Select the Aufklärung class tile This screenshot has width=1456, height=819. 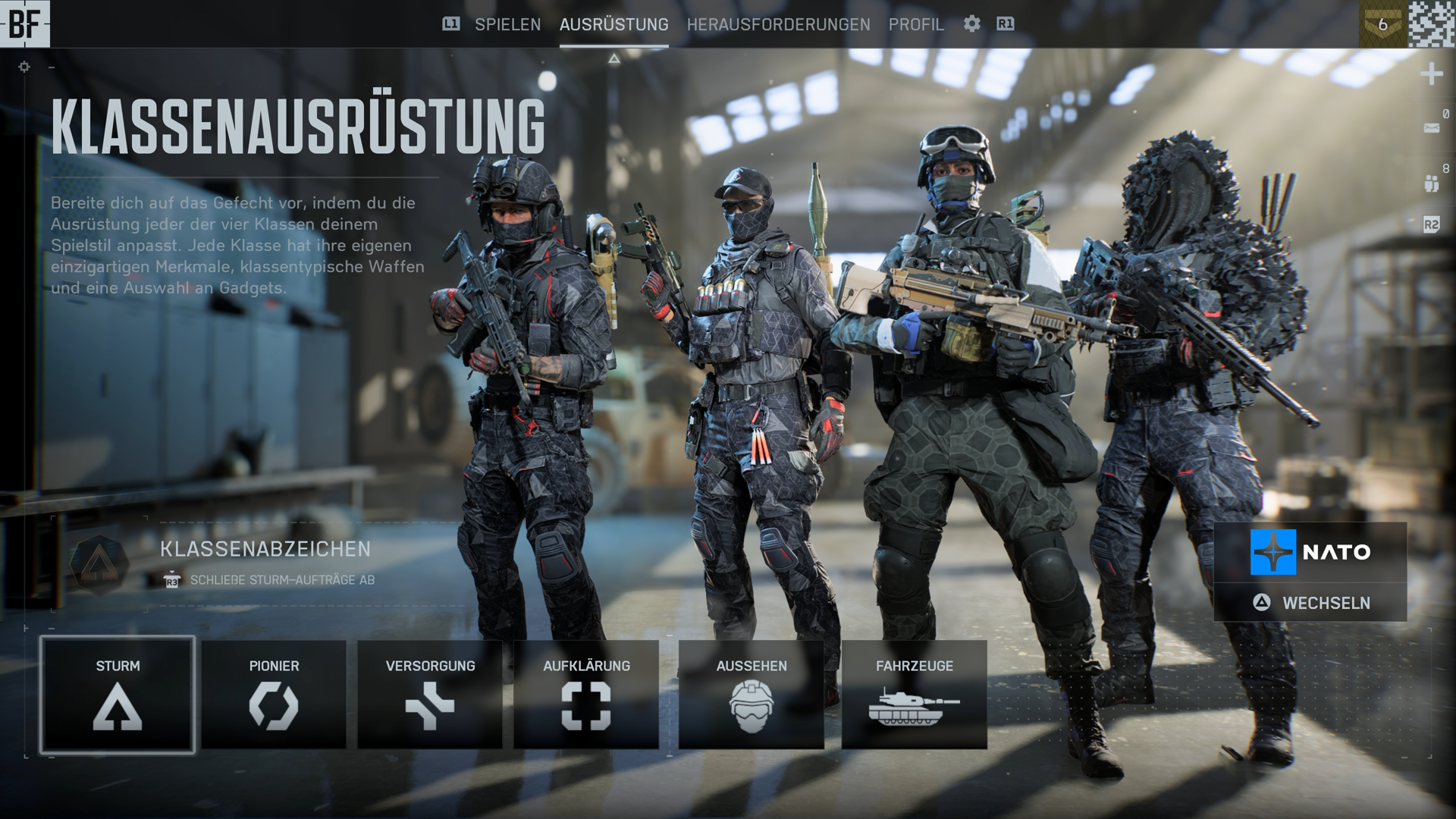pos(586,695)
